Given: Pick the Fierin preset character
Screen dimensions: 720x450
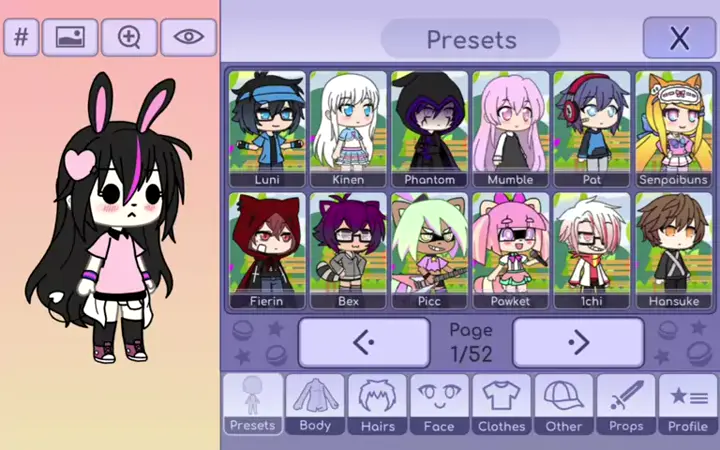Looking at the screenshot, I should [267, 249].
